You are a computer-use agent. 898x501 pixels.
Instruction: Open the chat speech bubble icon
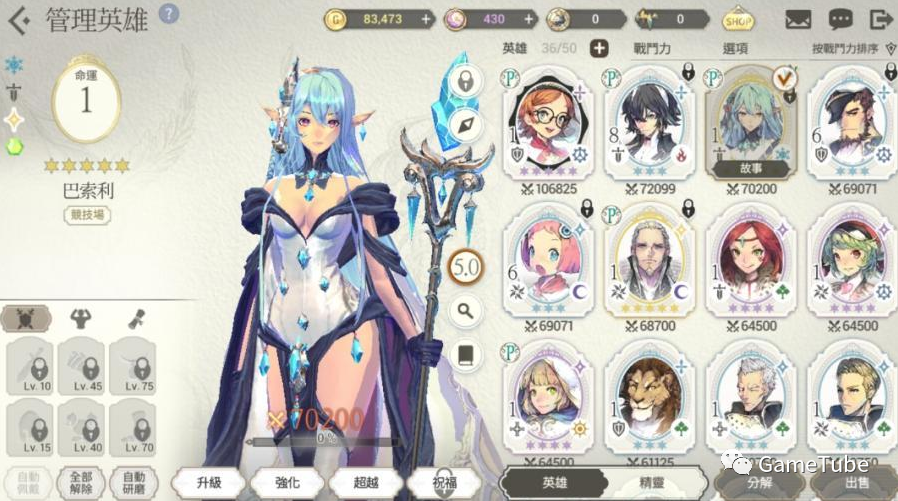[840, 19]
